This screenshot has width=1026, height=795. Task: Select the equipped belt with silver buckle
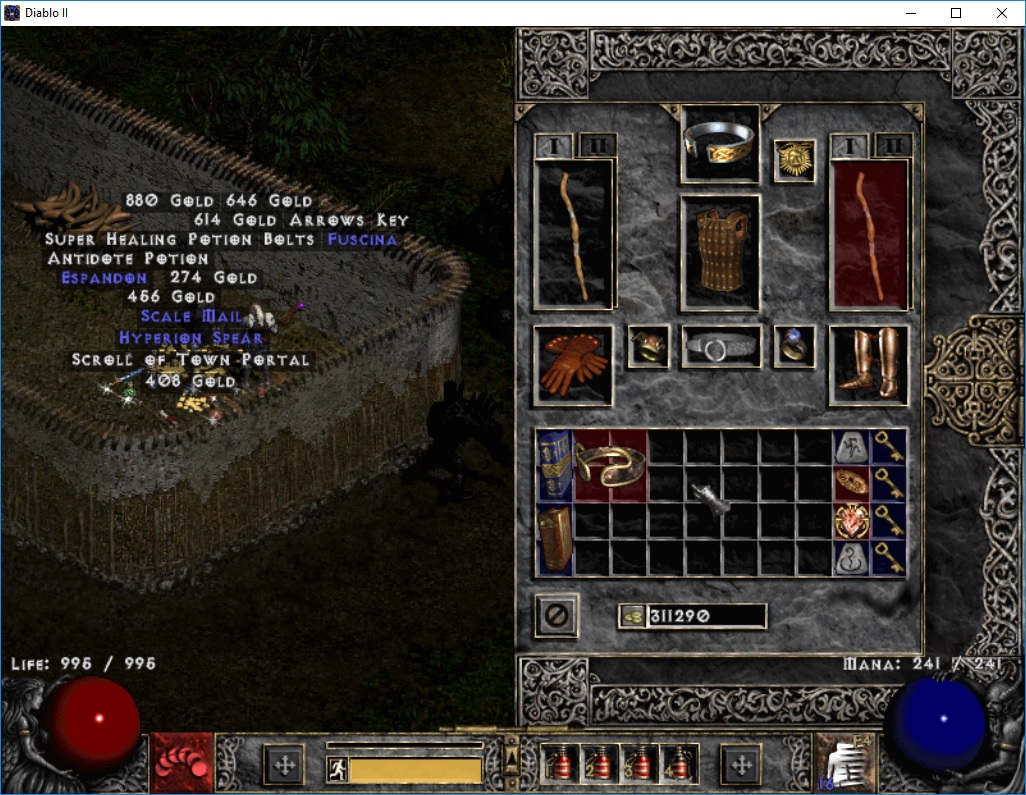click(721, 347)
